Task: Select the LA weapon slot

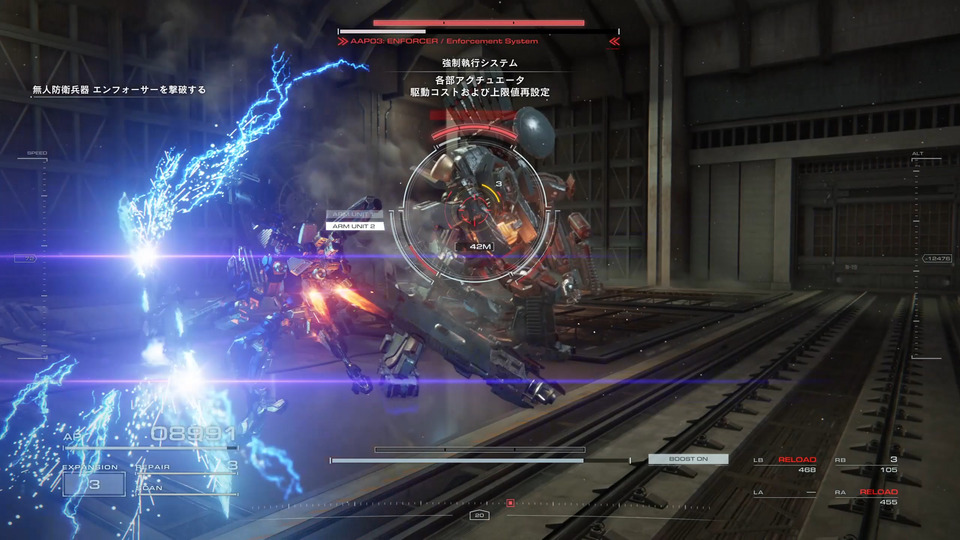Action: tap(785, 497)
